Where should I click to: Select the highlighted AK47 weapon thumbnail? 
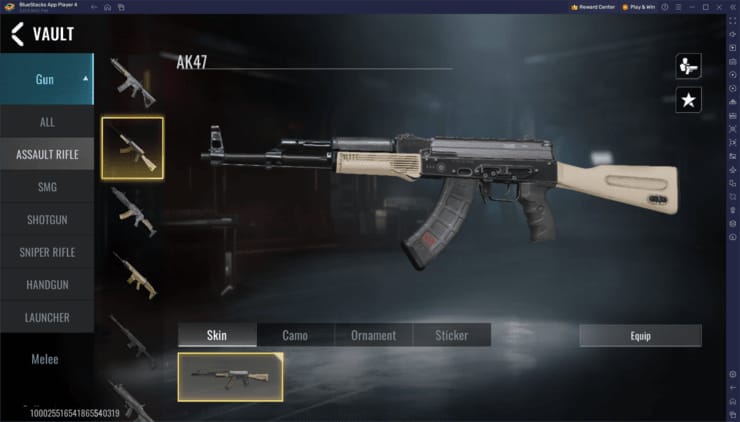132,148
